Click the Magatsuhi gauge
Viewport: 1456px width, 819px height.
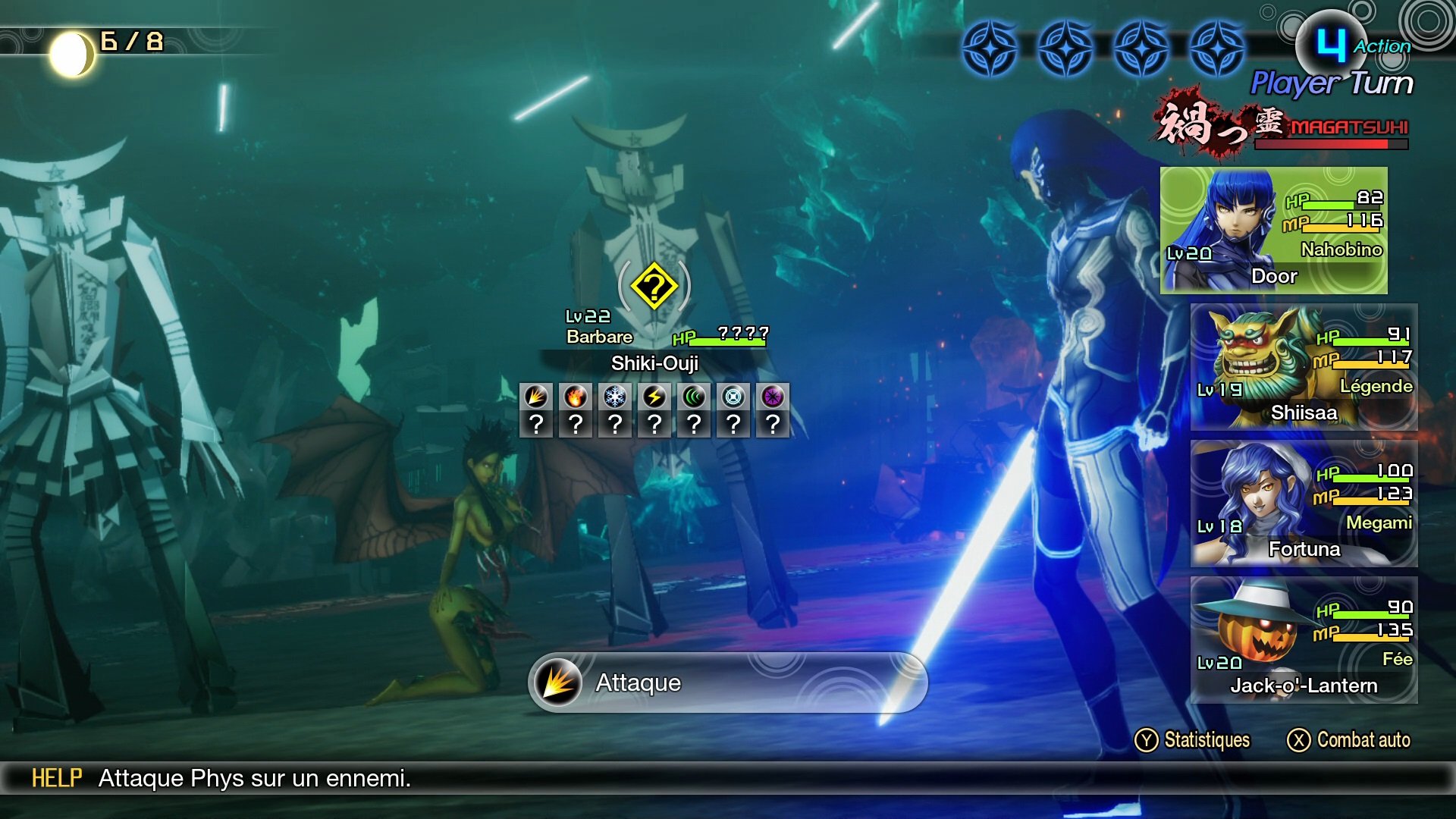click(x=1331, y=143)
